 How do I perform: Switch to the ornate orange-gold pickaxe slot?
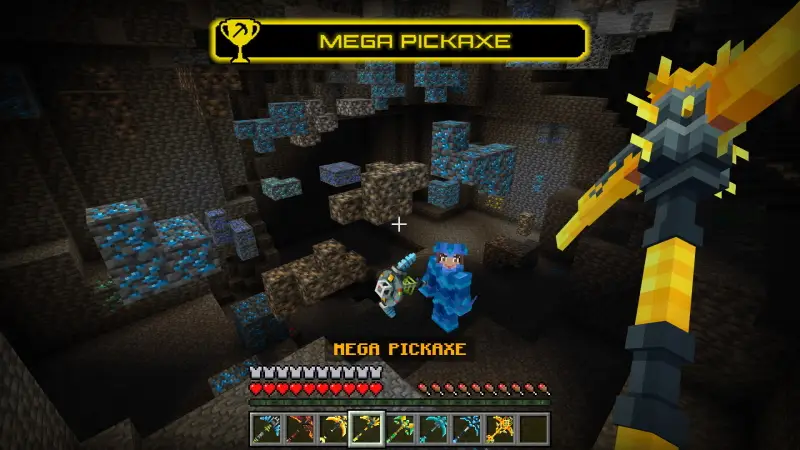coord(501,428)
